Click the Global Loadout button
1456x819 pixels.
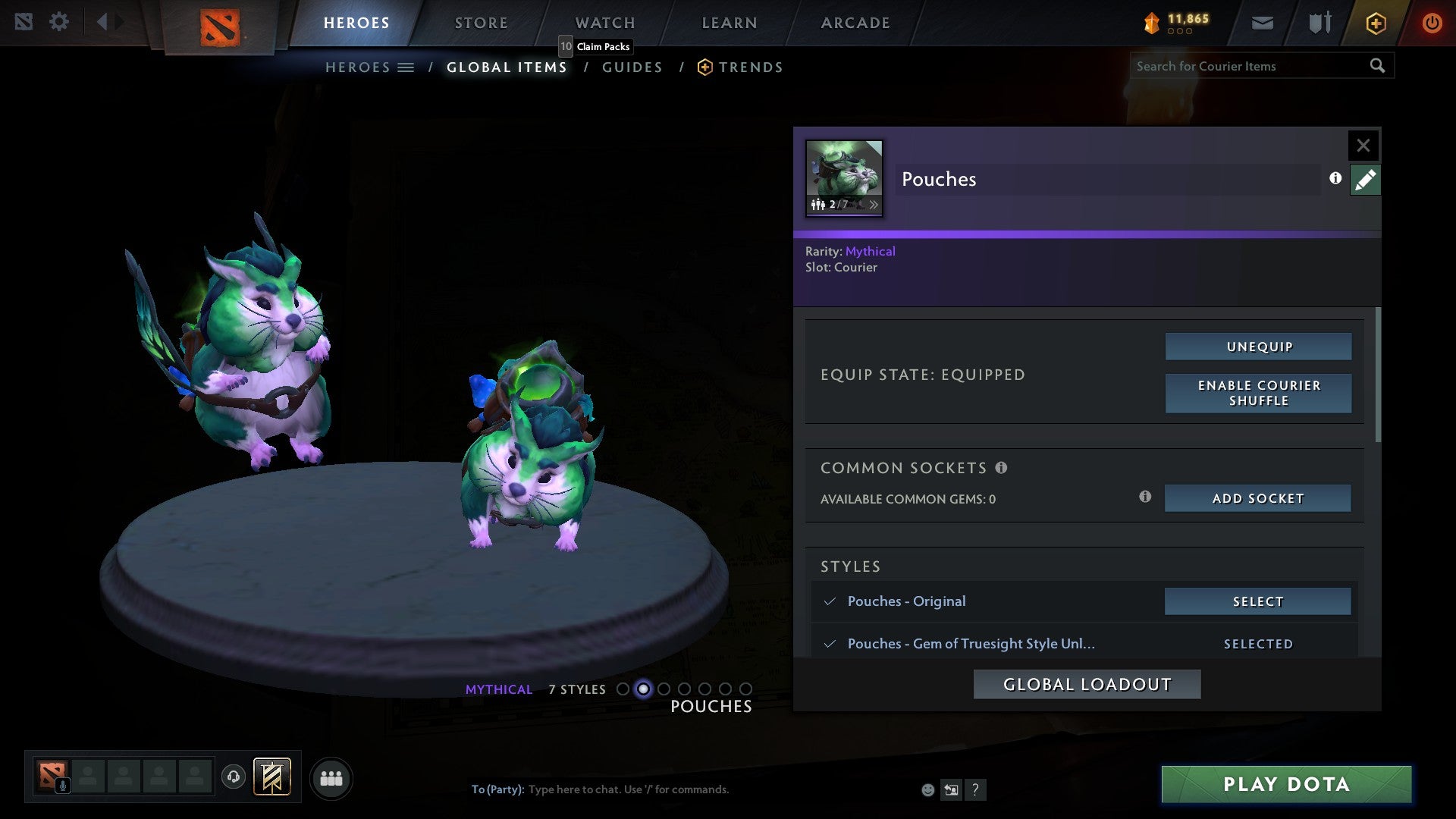pyautogui.click(x=1087, y=683)
